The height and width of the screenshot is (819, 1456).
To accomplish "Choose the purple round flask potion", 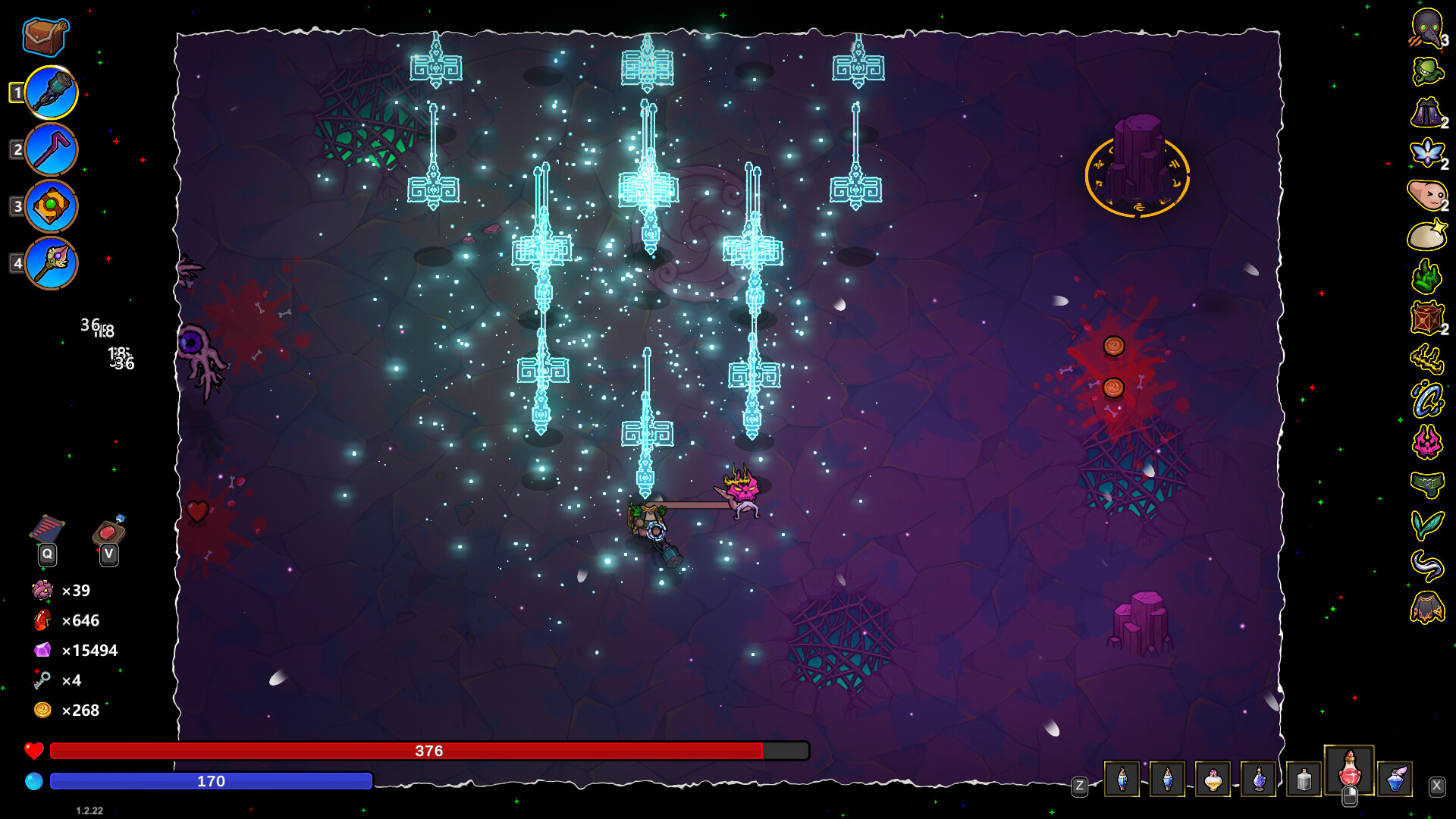I will [x=1259, y=779].
